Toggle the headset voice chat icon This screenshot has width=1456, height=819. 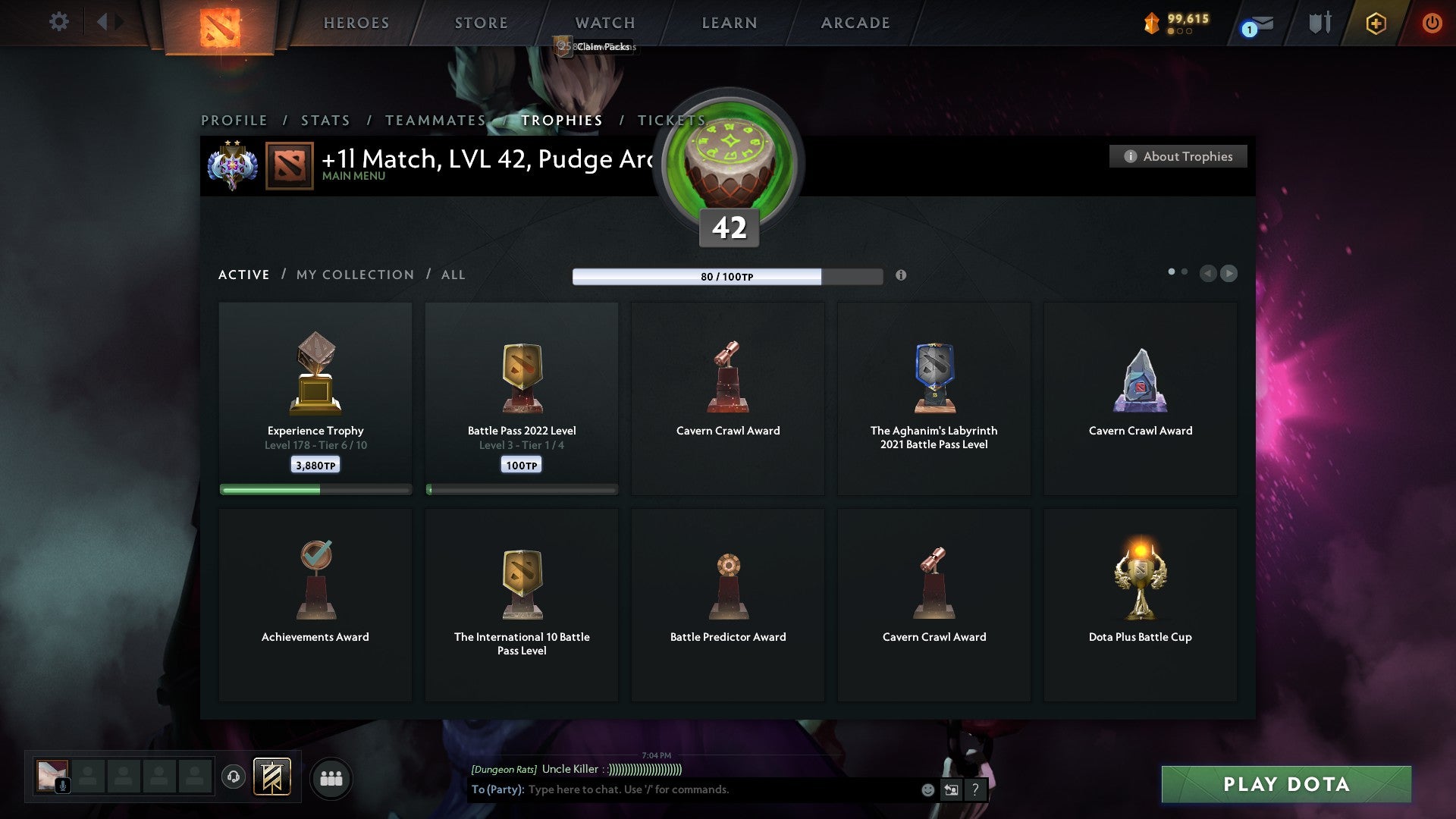(x=234, y=777)
